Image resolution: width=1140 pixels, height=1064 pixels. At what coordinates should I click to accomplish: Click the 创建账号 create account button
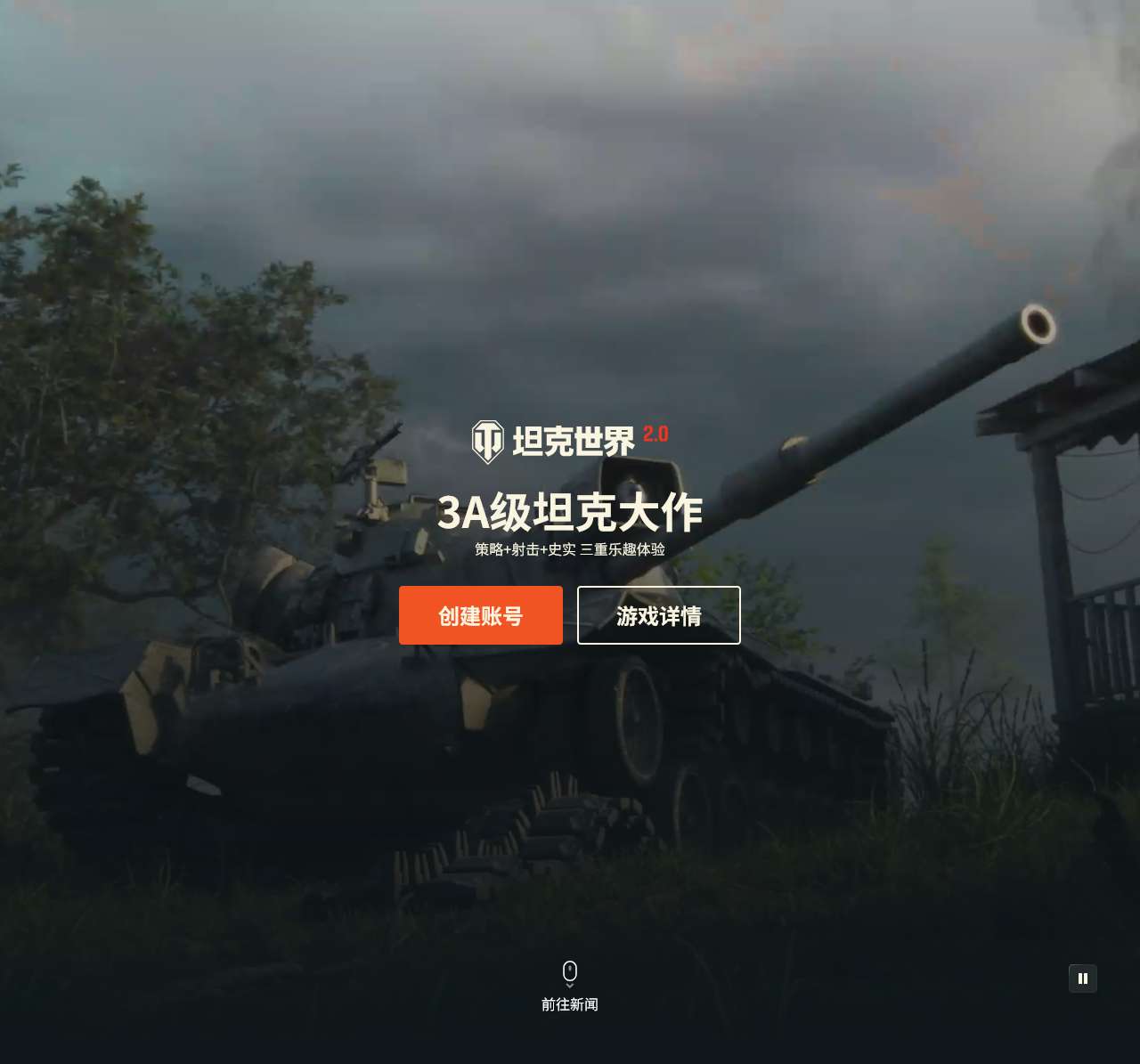point(481,615)
